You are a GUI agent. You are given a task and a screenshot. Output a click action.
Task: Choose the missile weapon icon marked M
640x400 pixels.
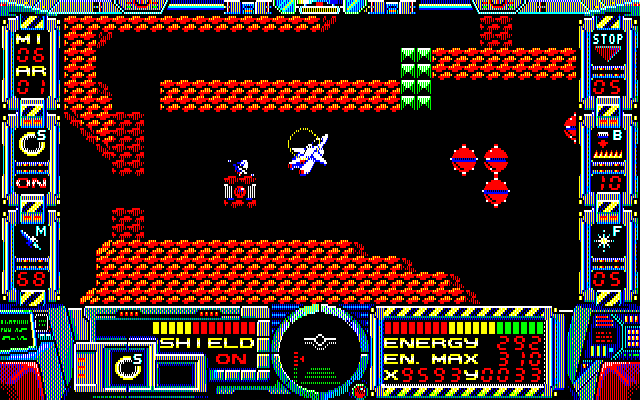pos(31,240)
